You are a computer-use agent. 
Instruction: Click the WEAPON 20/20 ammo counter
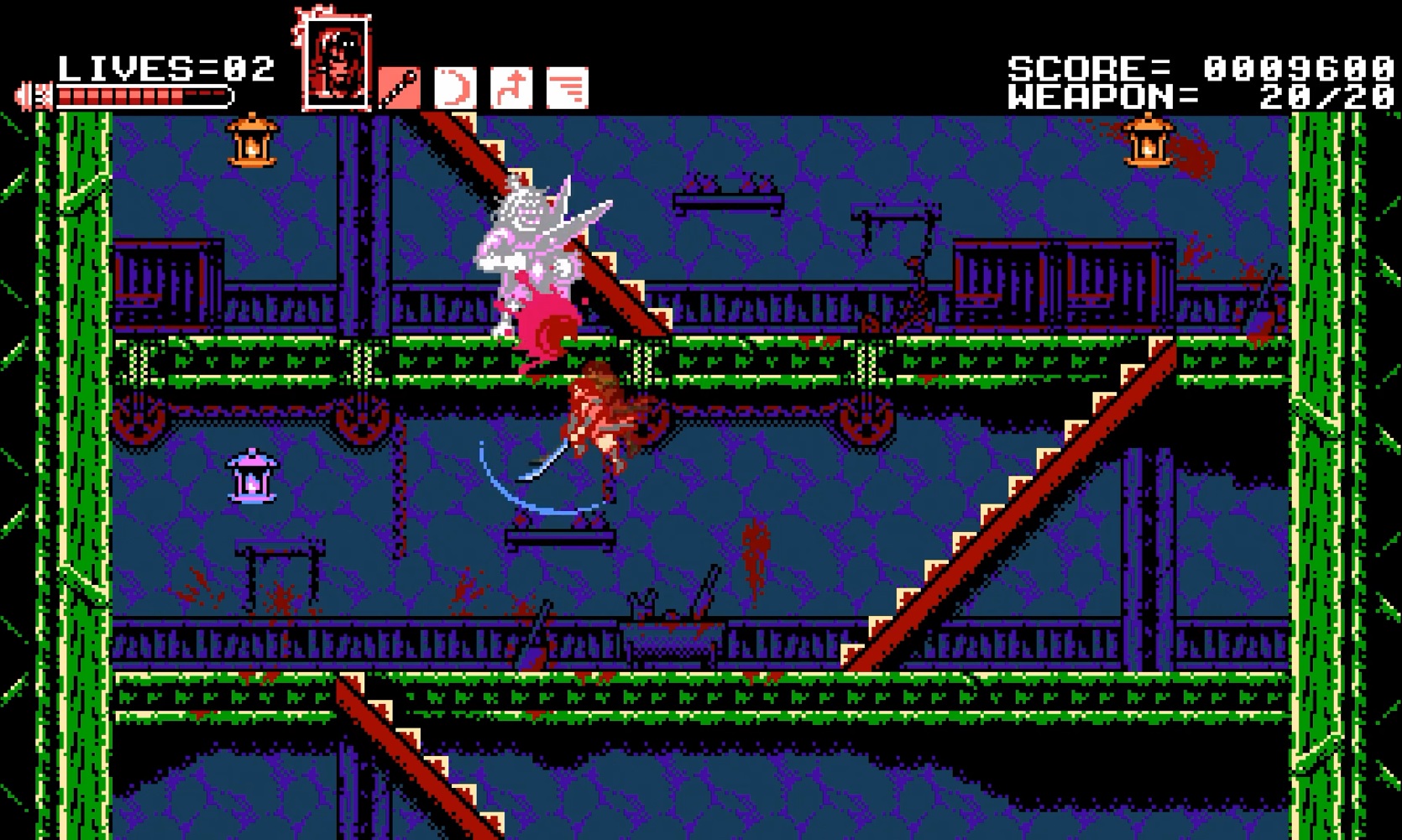(x=1192, y=97)
